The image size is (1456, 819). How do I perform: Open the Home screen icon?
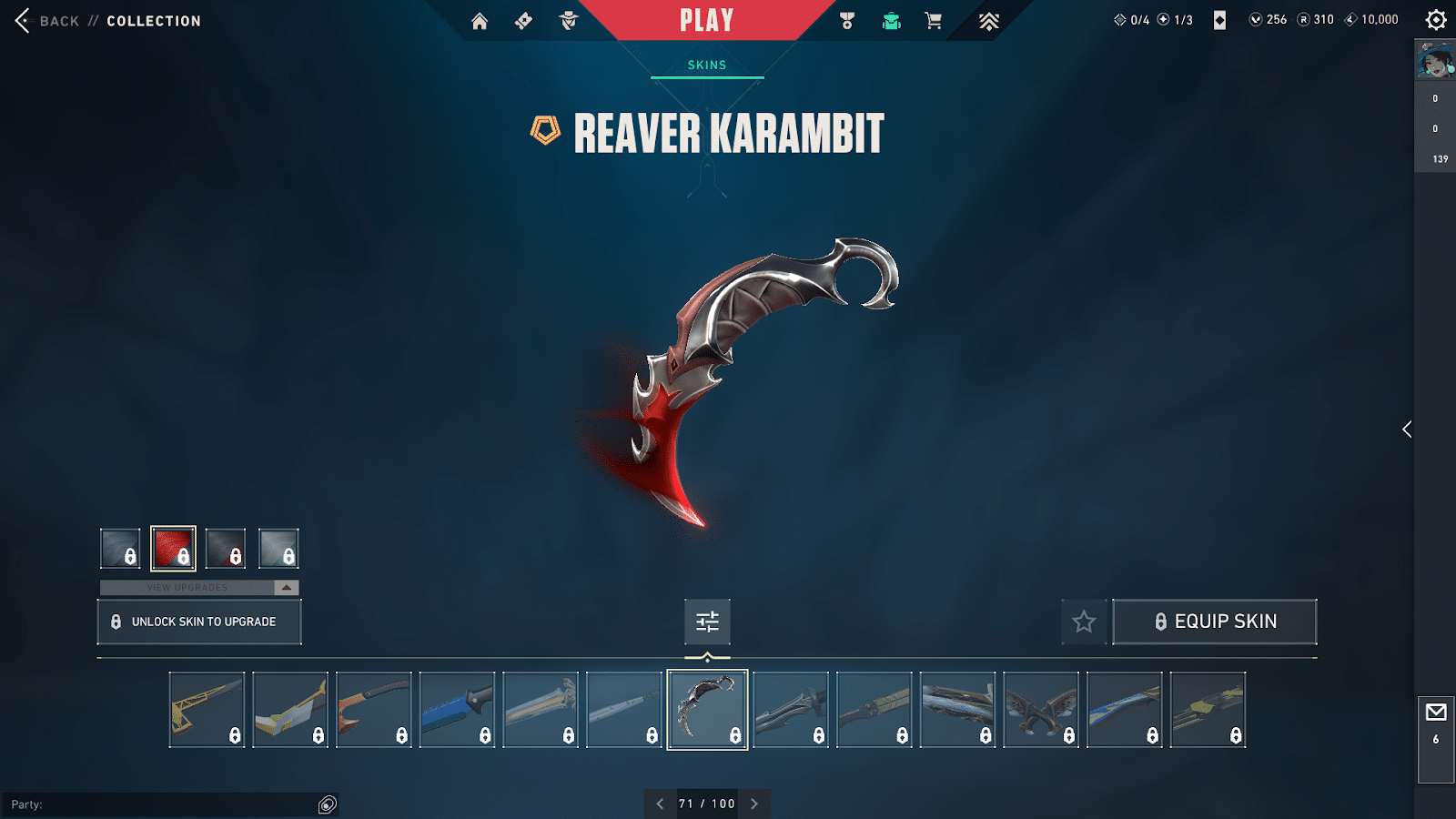(480, 21)
